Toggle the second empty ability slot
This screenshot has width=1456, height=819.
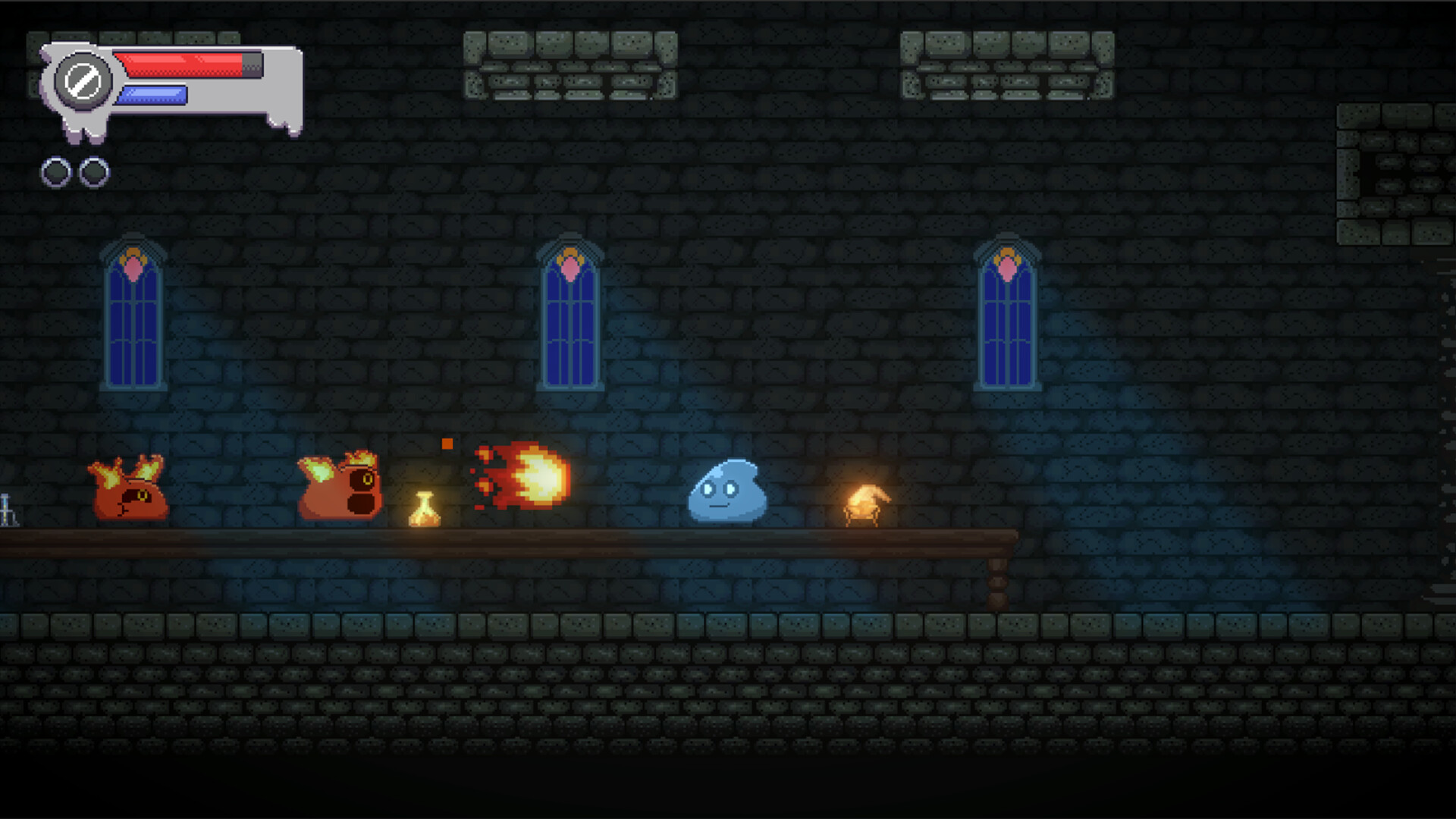click(94, 171)
